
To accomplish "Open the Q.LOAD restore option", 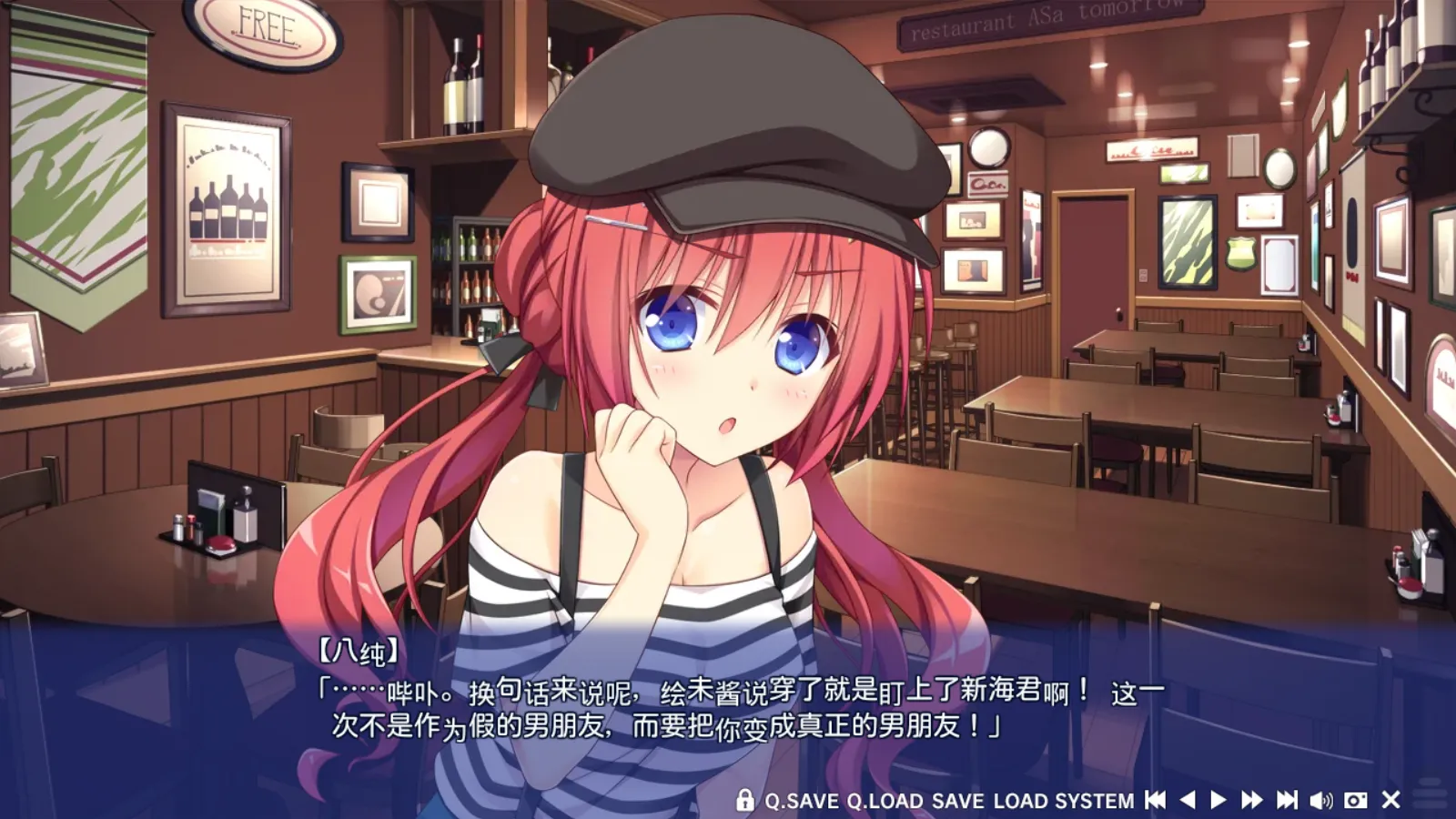I will 887,801.
